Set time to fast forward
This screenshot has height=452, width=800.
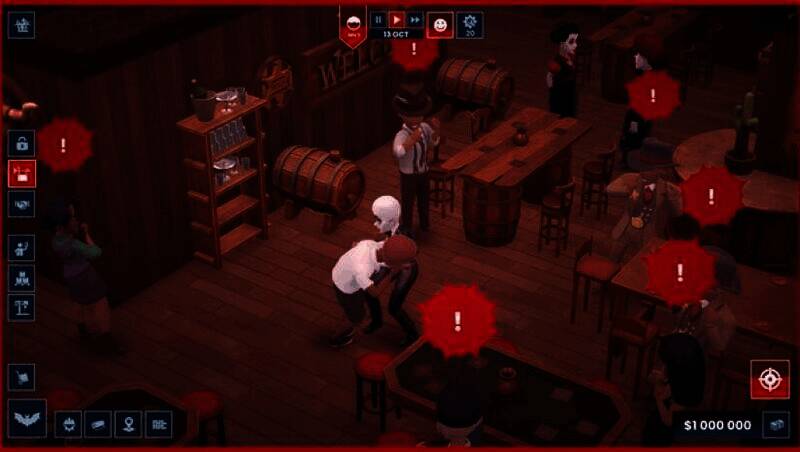click(x=414, y=19)
